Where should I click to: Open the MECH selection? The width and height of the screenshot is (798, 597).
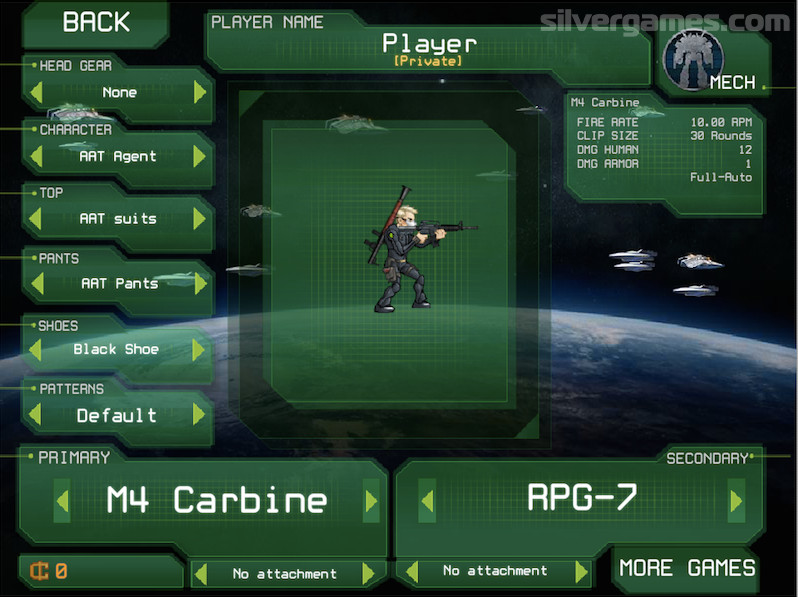click(x=708, y=59)
